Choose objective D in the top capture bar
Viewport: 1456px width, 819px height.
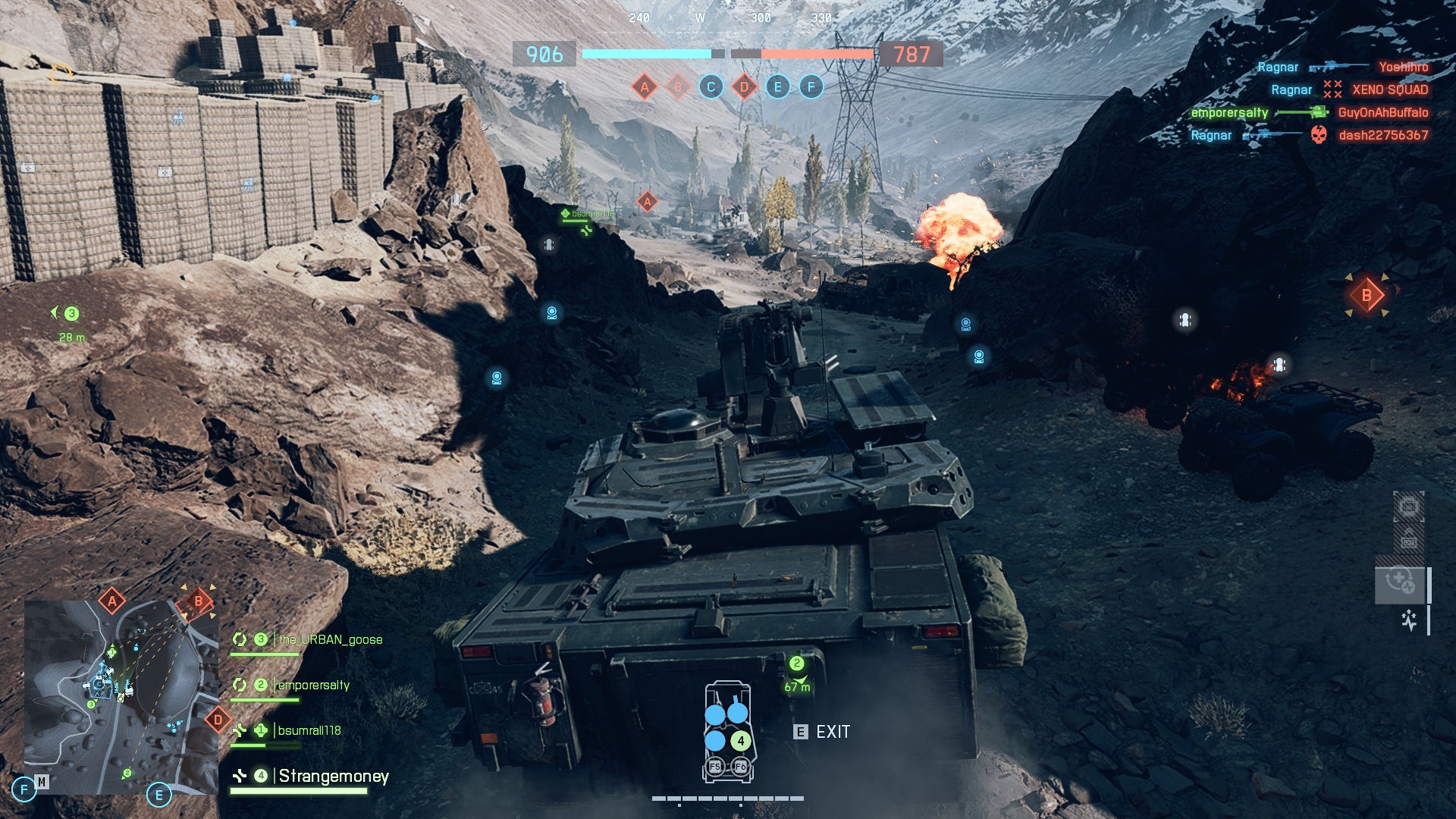pos(744,87)
